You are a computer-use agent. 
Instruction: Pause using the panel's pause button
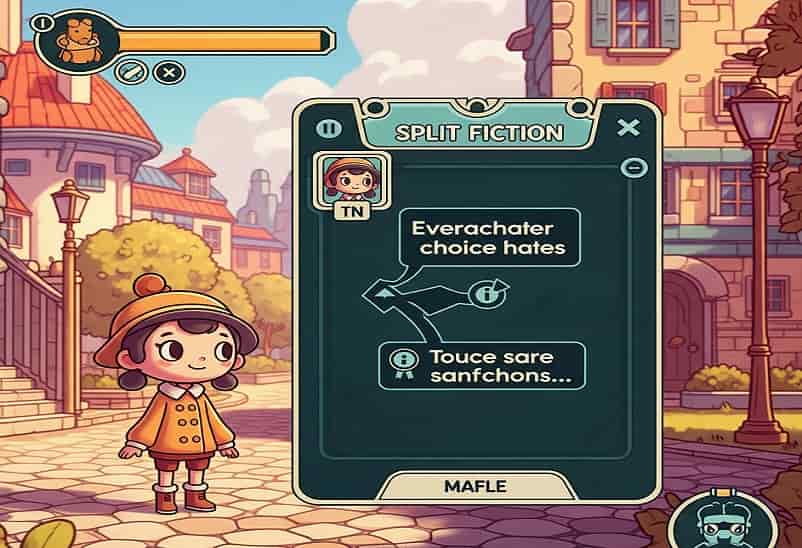click(x=329, y=129)
